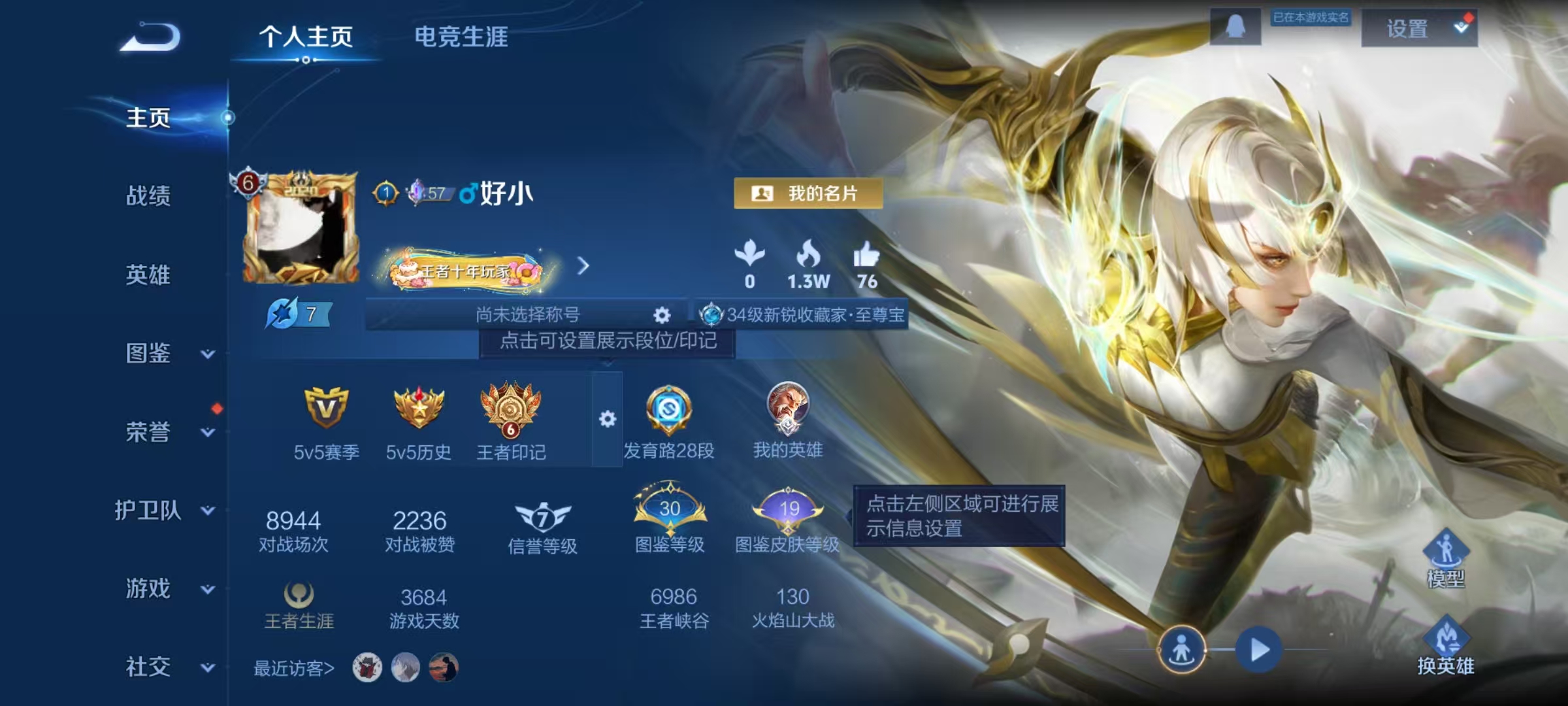
Task: Expand the 图鉴 sidebar section
Action: (x=149, y=354)
